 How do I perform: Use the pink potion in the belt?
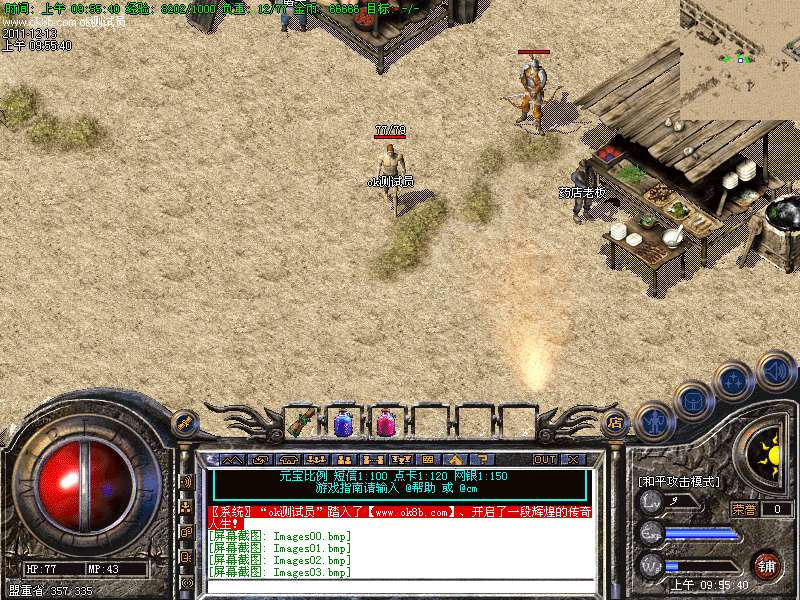tap(385, 423)
